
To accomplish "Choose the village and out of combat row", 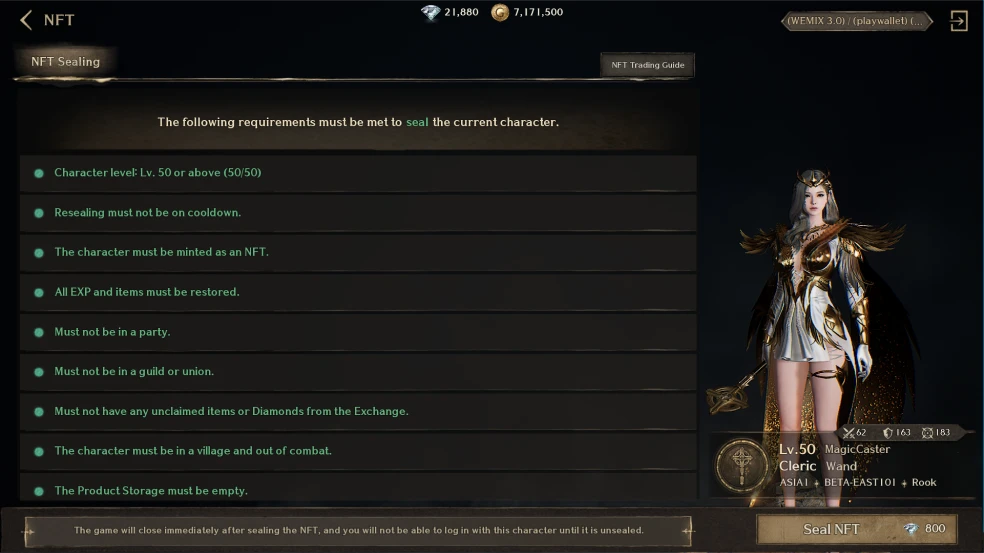I will pos(357,451).
